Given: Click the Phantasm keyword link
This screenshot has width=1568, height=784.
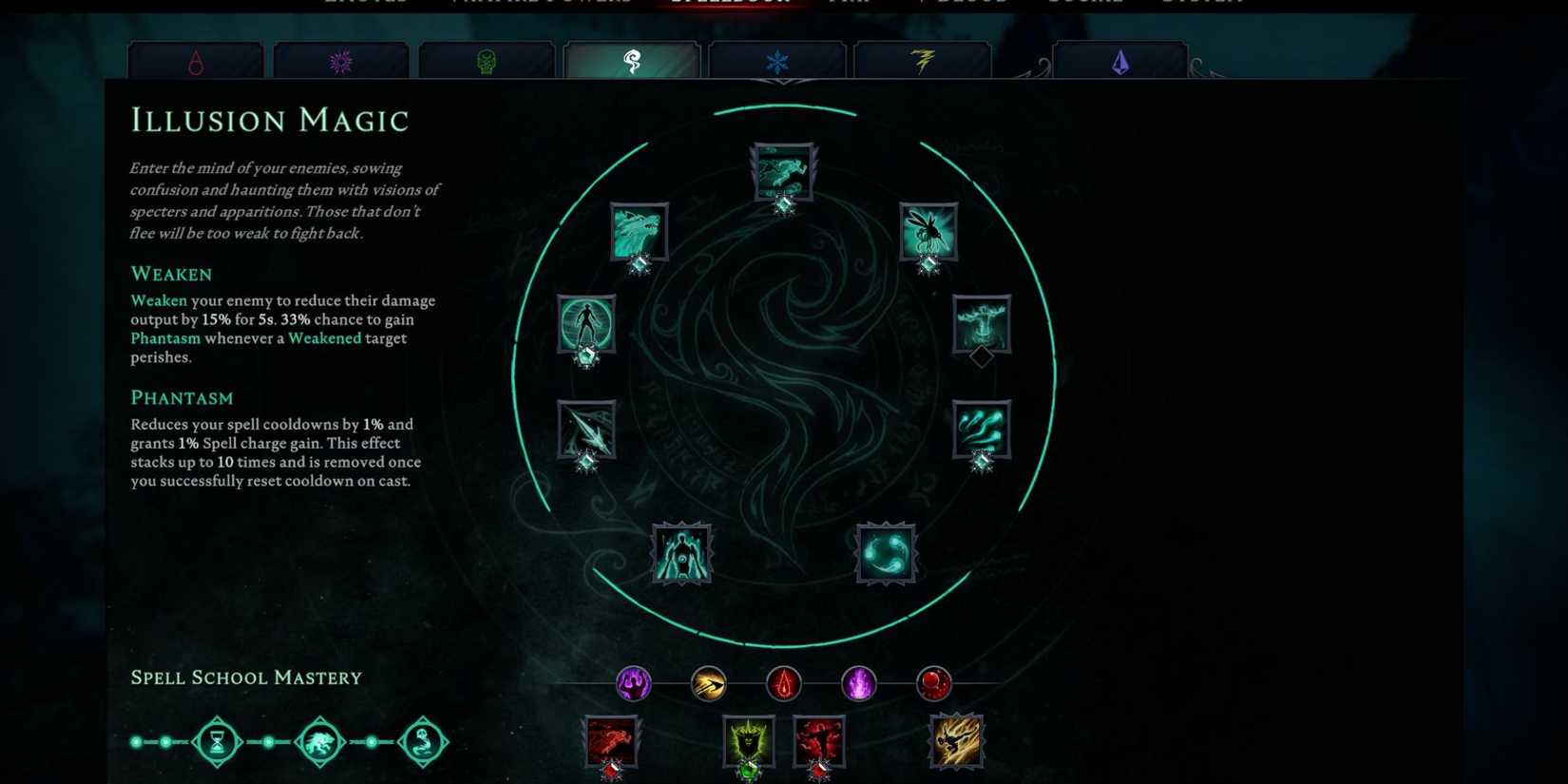Looking at the screenshot, I should (x=165, y=338).
